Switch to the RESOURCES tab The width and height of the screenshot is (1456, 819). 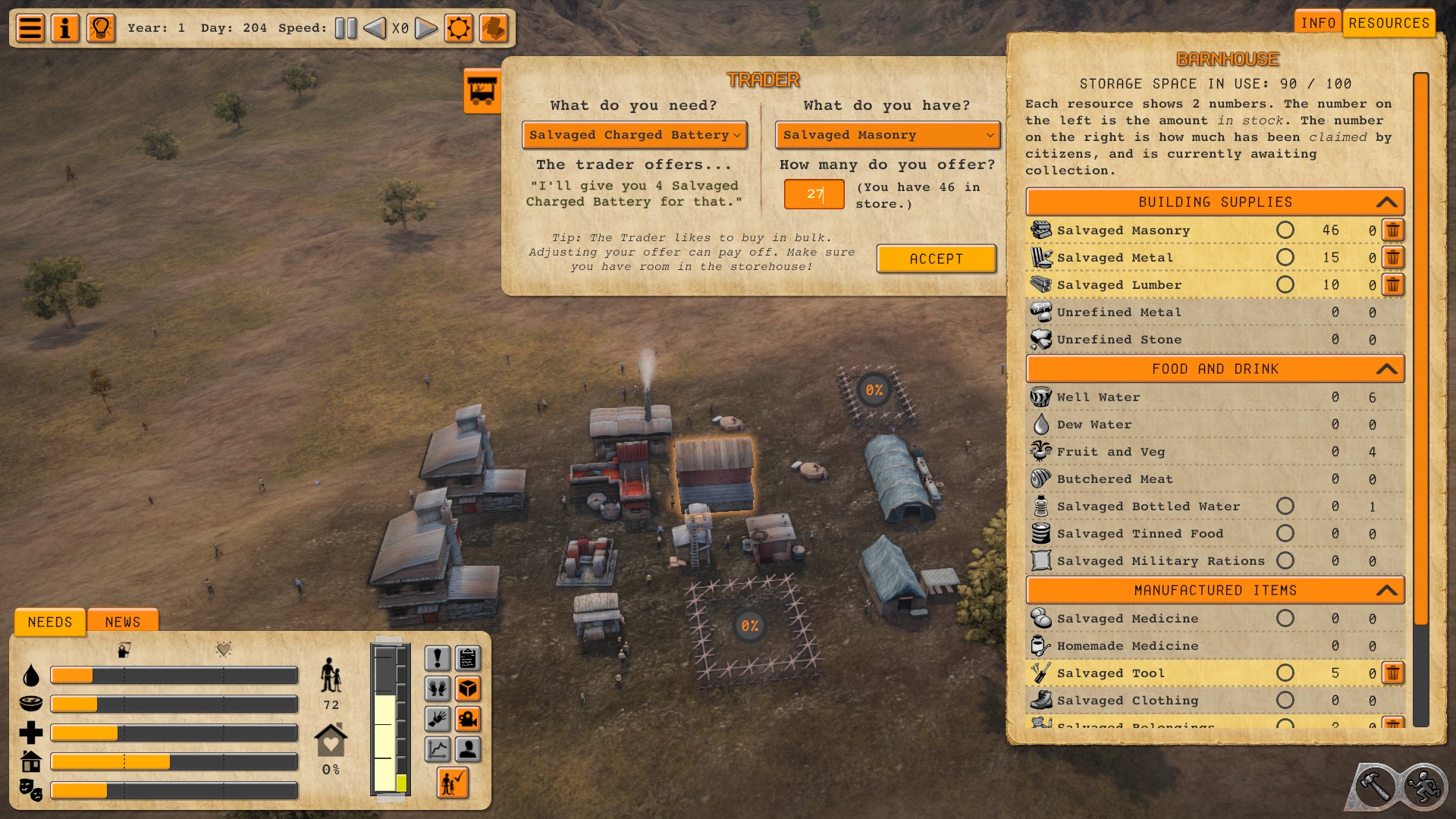pos(1389,23)
